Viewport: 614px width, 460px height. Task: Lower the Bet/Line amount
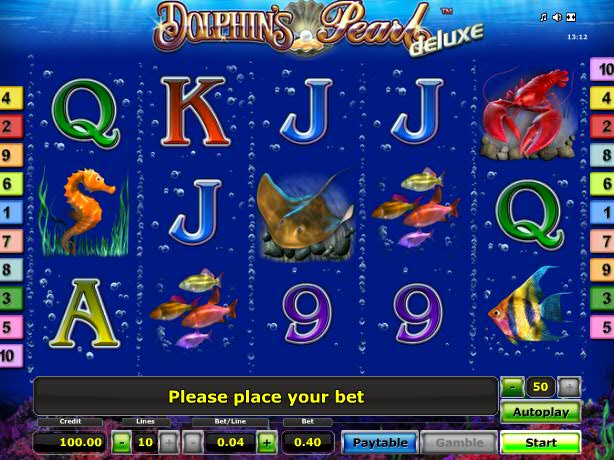click(192, 441)
